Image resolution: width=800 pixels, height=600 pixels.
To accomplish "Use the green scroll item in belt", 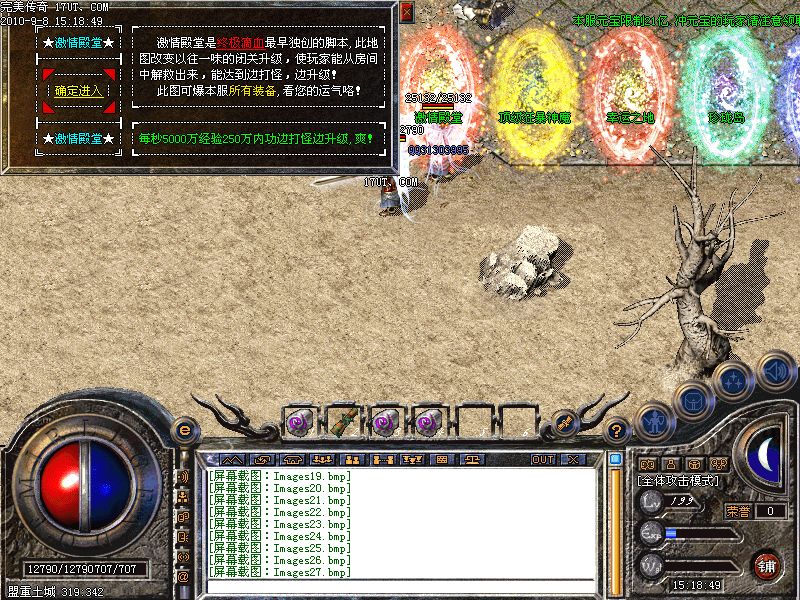I will point(342,423).
